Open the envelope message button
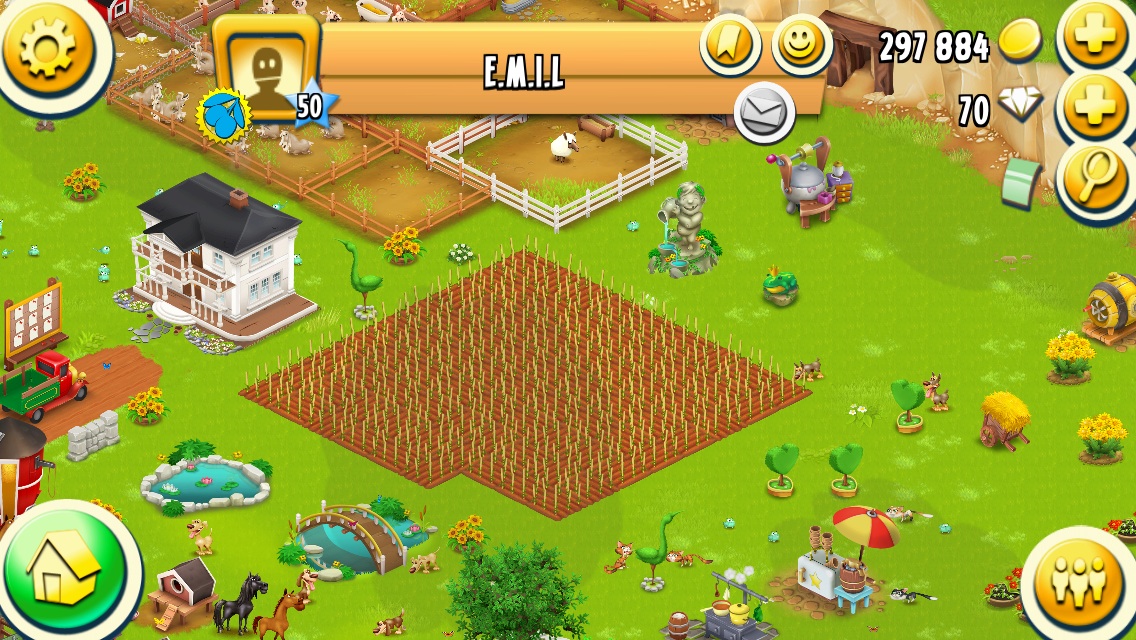 [x=764, y=112]
